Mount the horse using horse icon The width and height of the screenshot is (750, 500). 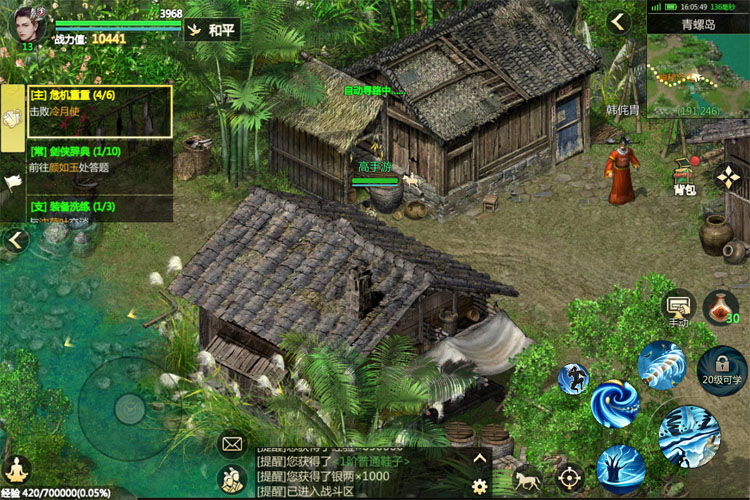[527, 480]
